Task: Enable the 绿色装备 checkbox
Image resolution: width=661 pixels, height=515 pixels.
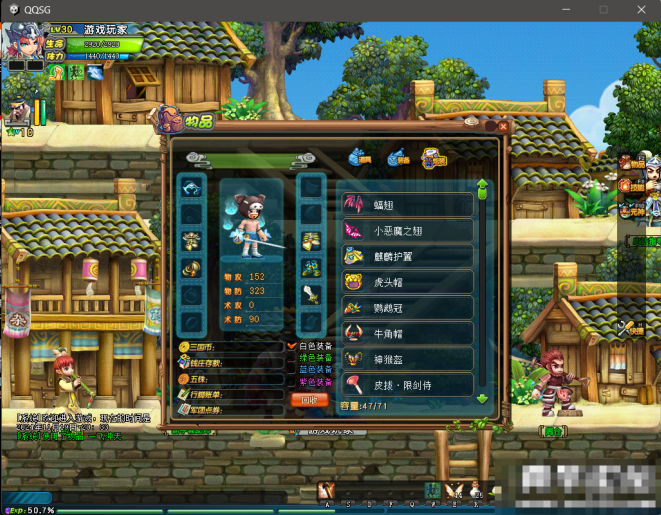Action: [x=292, y=358]
